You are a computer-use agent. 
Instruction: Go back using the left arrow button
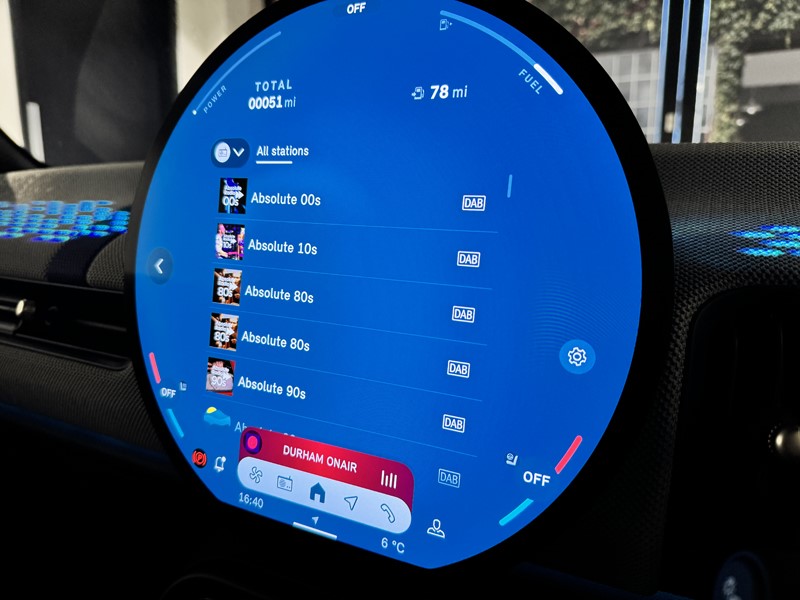click(158, 266)
